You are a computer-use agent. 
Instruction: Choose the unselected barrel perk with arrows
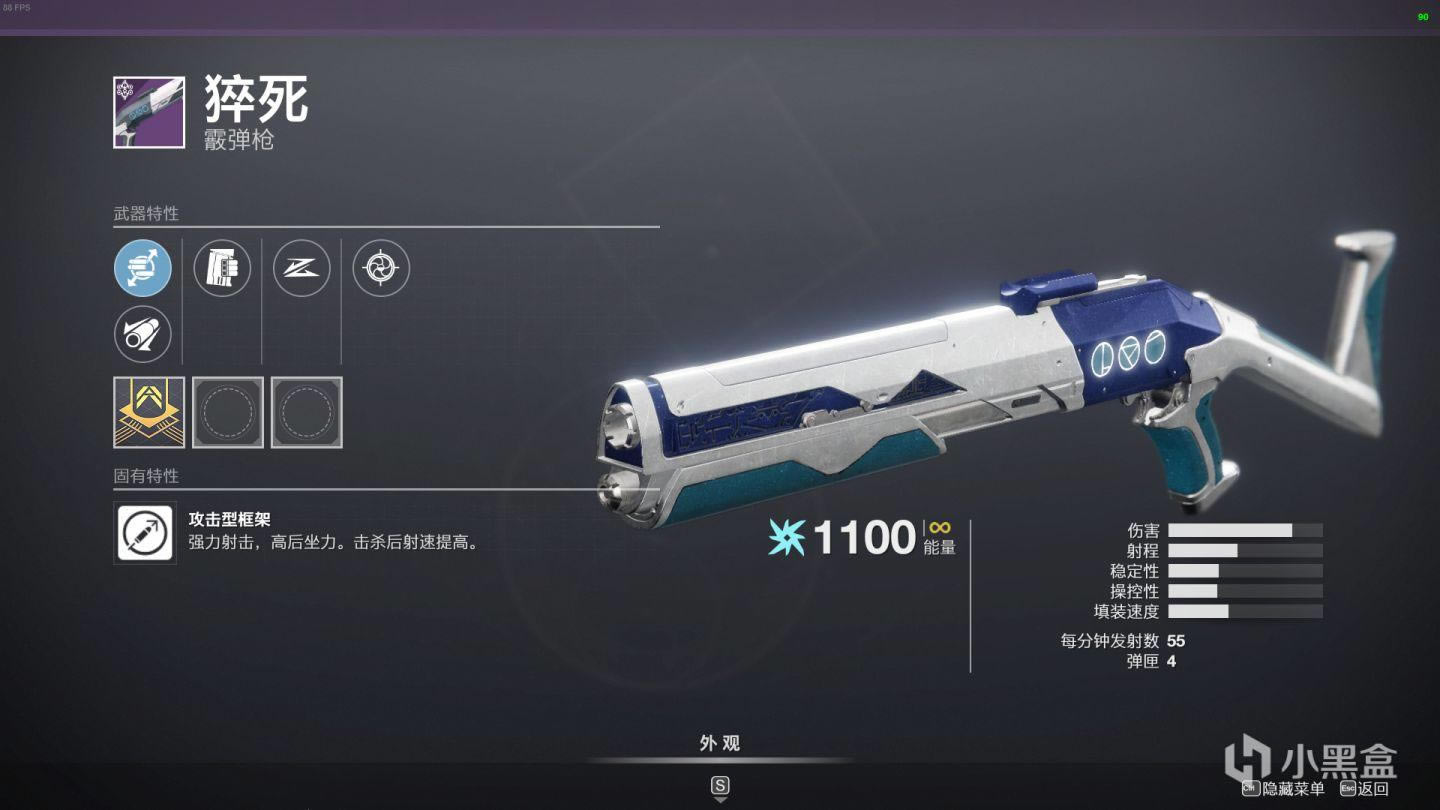pyautogui.click(x=142, y=334)
